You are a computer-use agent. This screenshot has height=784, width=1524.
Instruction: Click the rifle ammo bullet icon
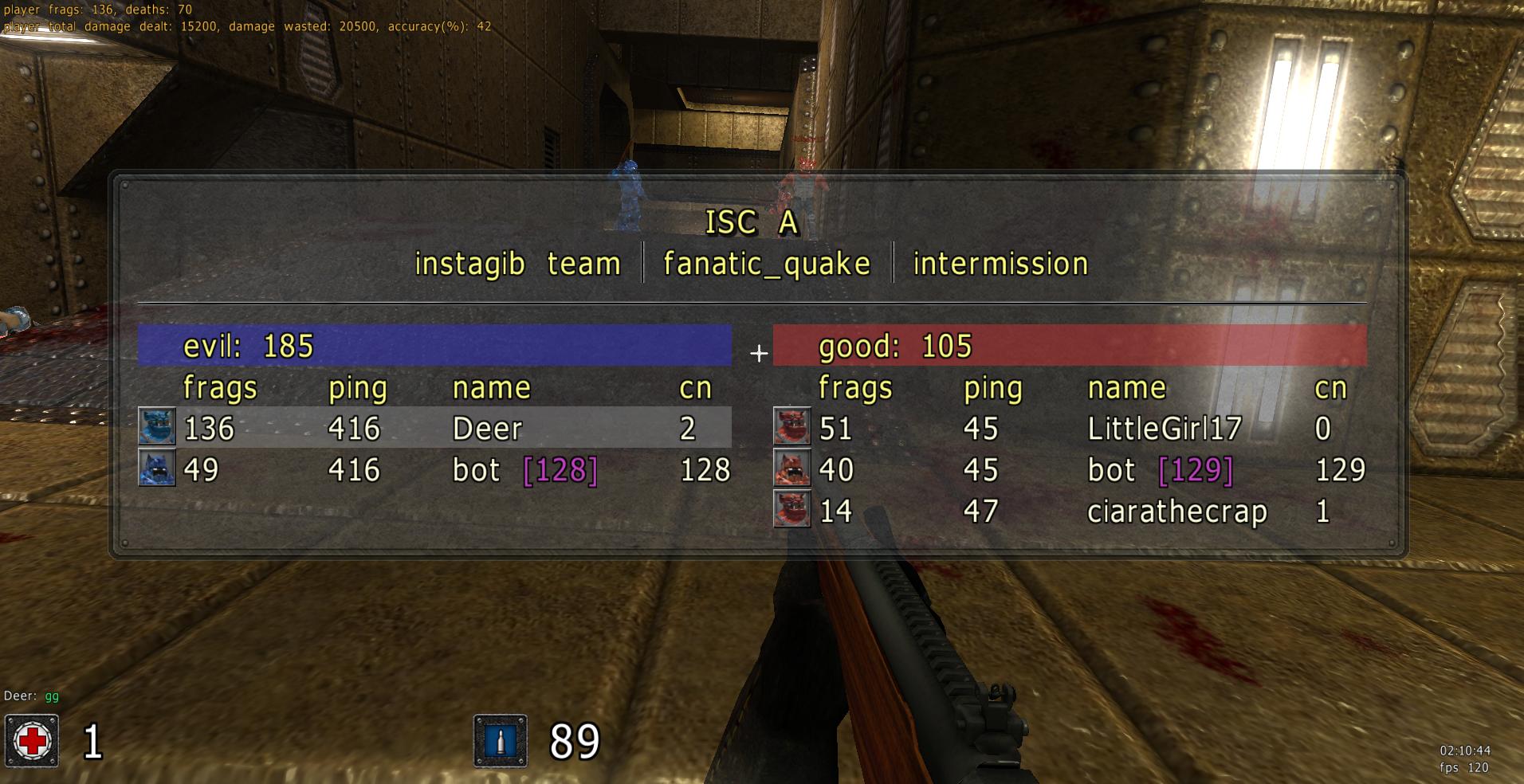pyautogui.click(x=501, y=741)
